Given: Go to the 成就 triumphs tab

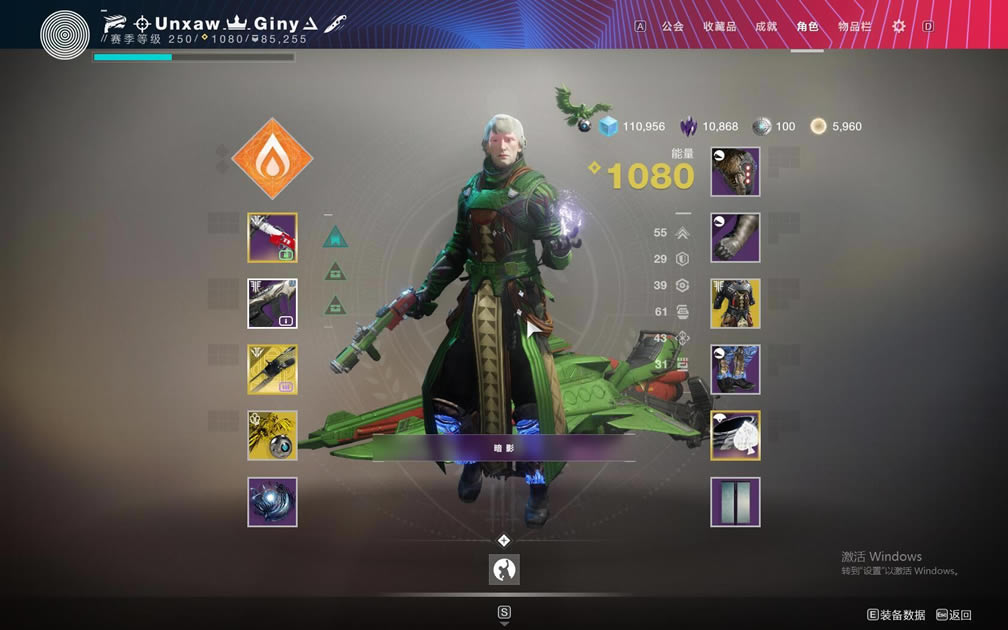Looking at the screenshot, I should (766, 26).
